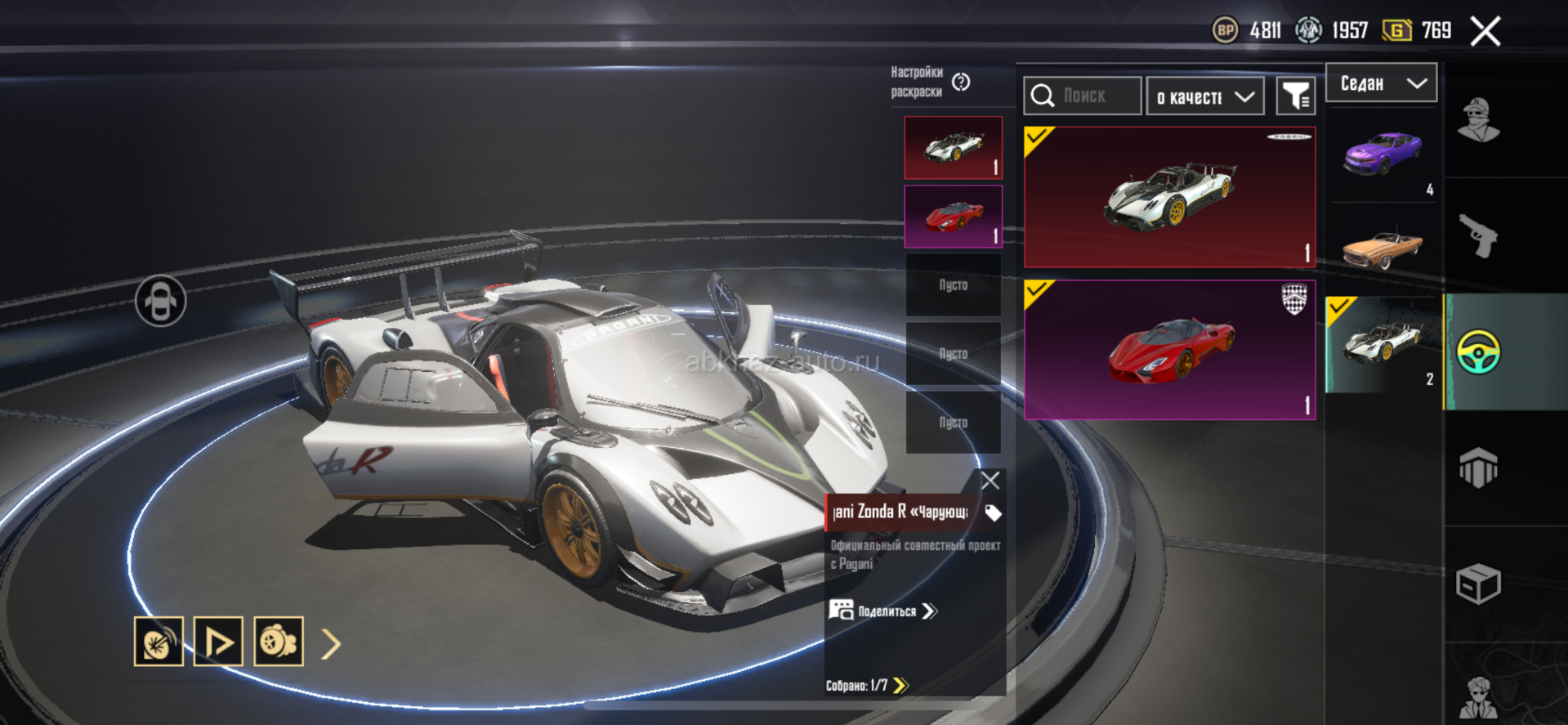Open the crate box tab

[x=1478, y=584]
